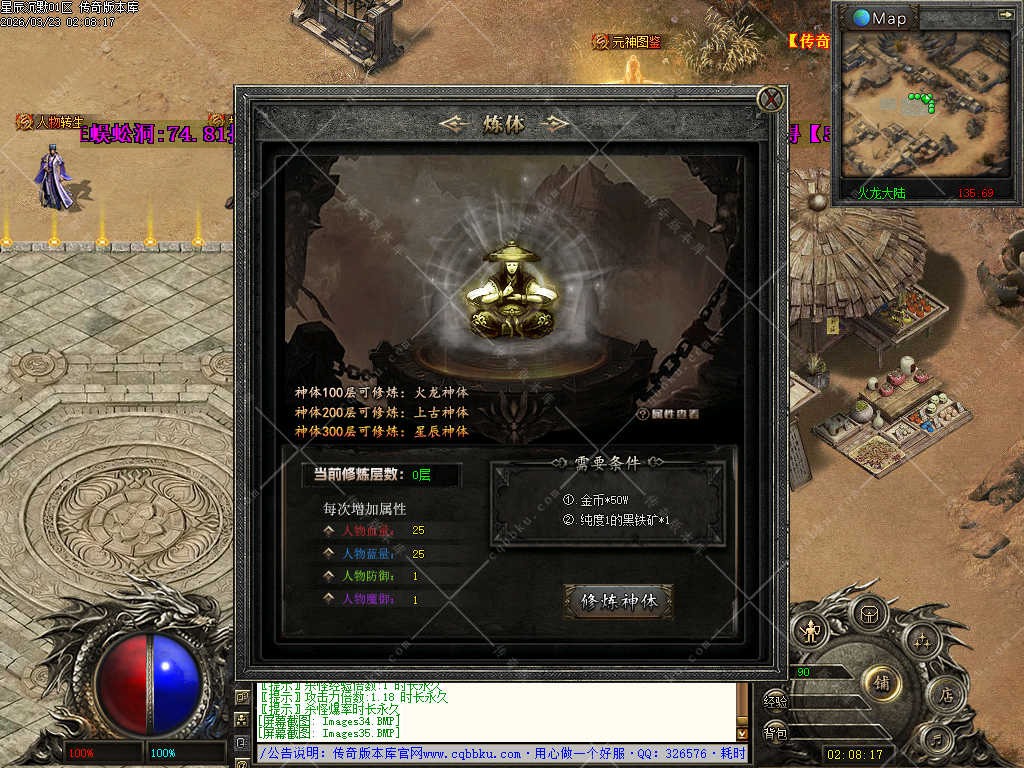Click the group hierarchy icon beside chat
Image resolution: width=1024 pixels, height=768 pixels.
point(243,718)
